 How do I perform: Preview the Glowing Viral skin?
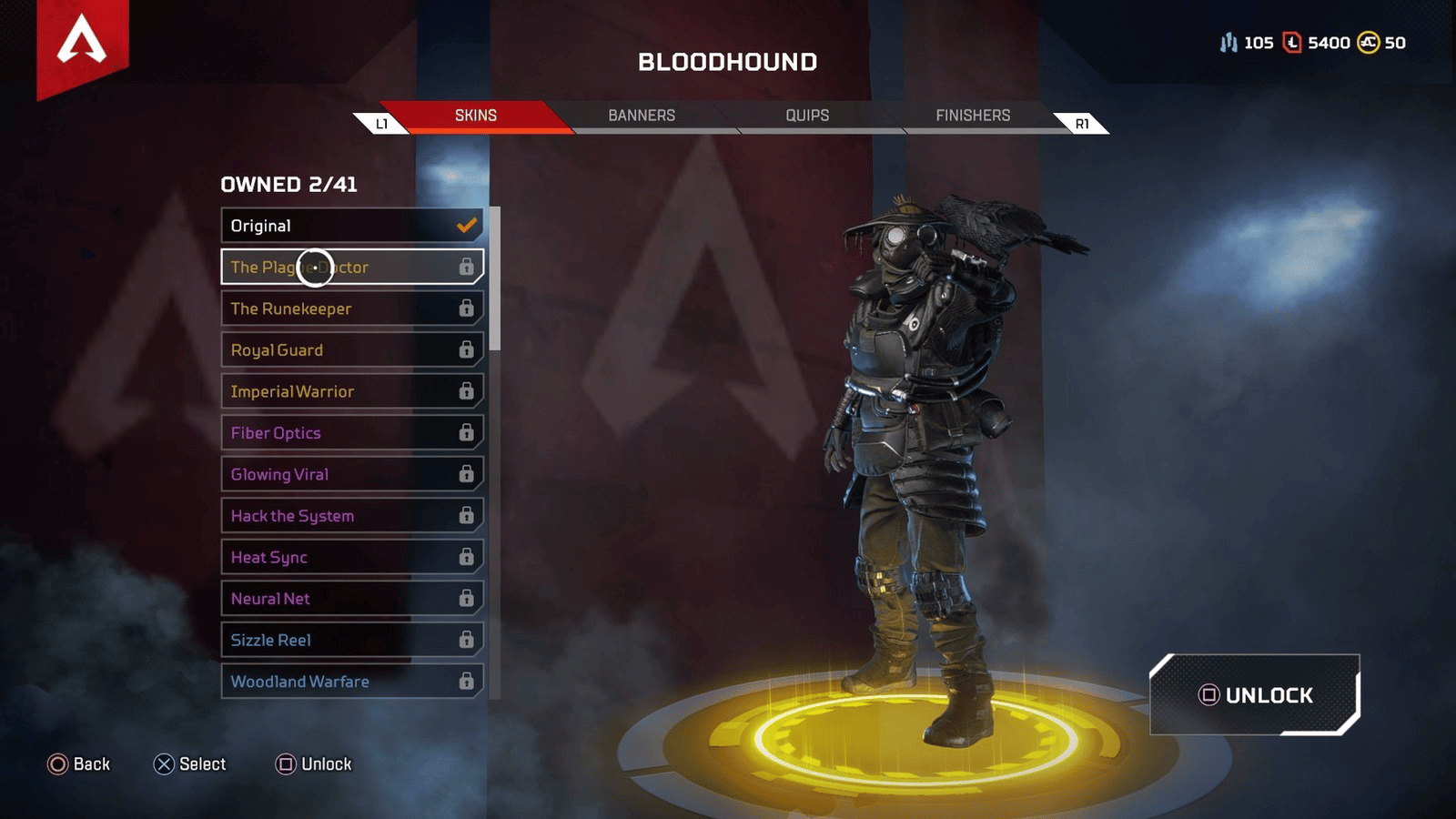(x=351, y=474)
